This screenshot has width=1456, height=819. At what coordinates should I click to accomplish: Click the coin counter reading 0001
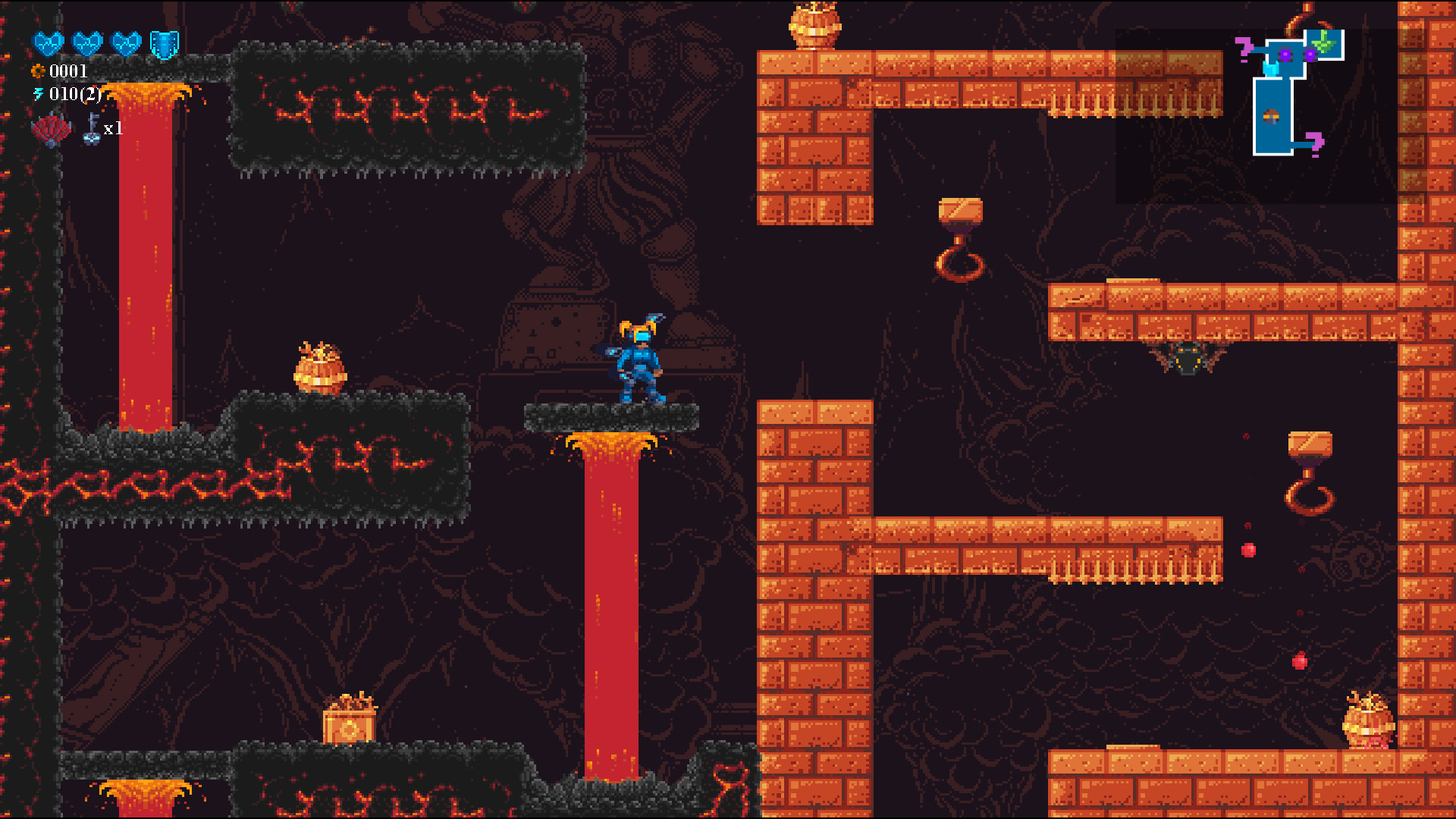pyautogui.click(x=67, y=71)
